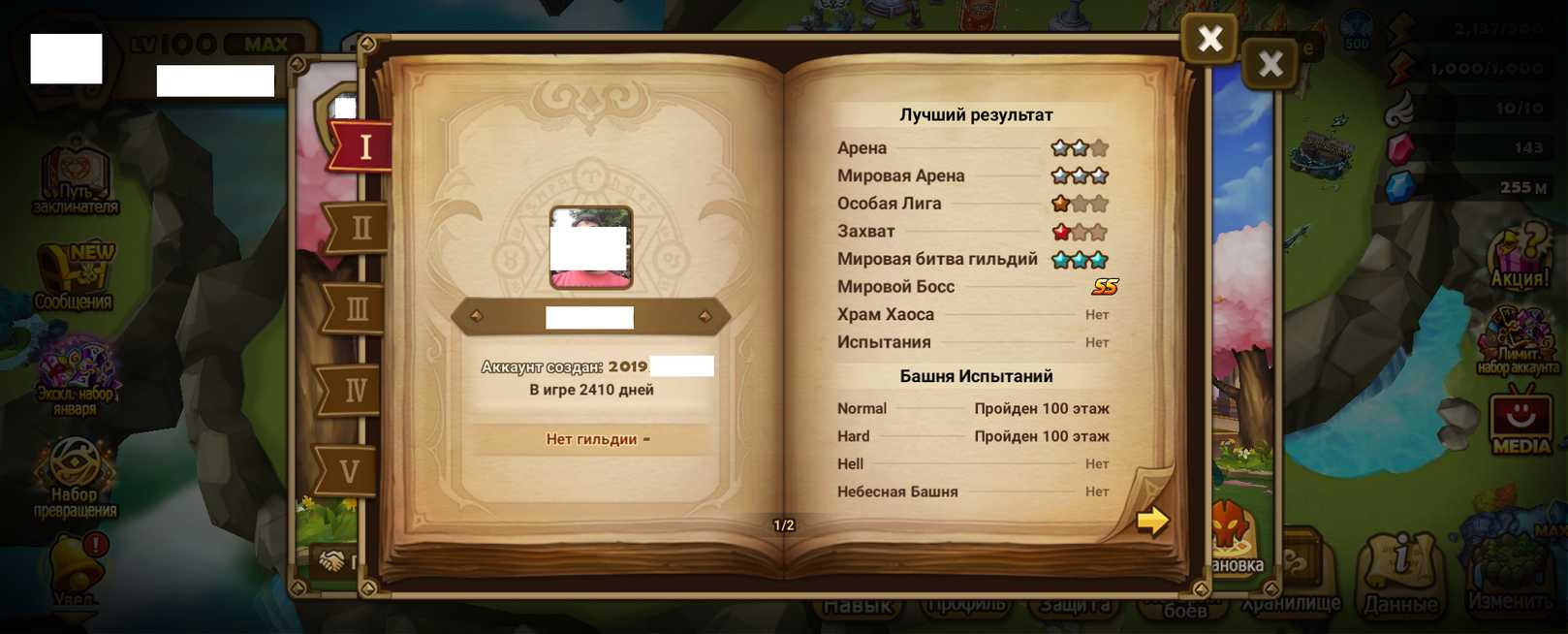Viewport: 1568px width, 634px height.
Task: Switch to bookmark tab I
Action: 362,147
